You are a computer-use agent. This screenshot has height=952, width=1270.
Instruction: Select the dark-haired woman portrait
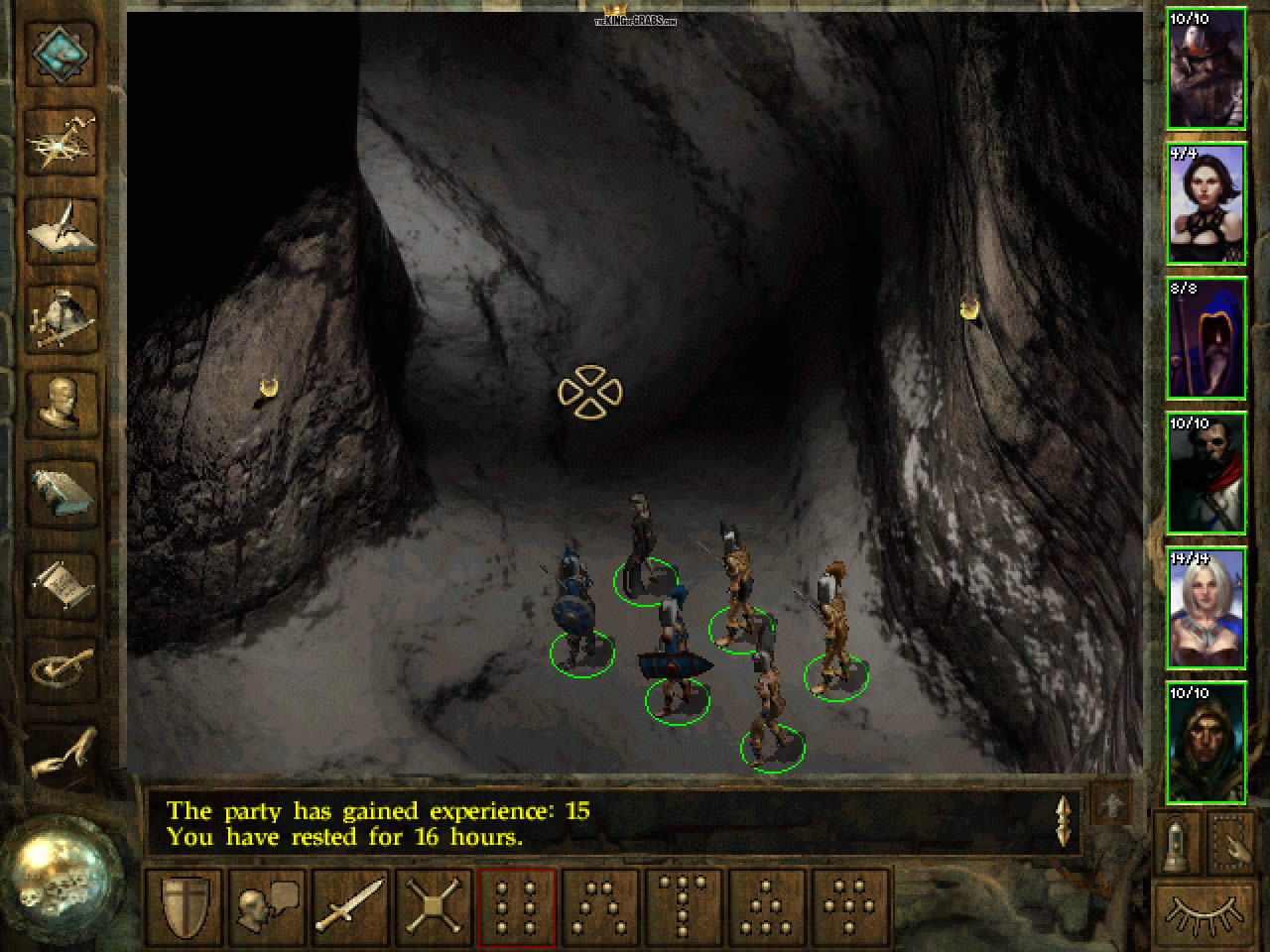(x=1206, y=203)
